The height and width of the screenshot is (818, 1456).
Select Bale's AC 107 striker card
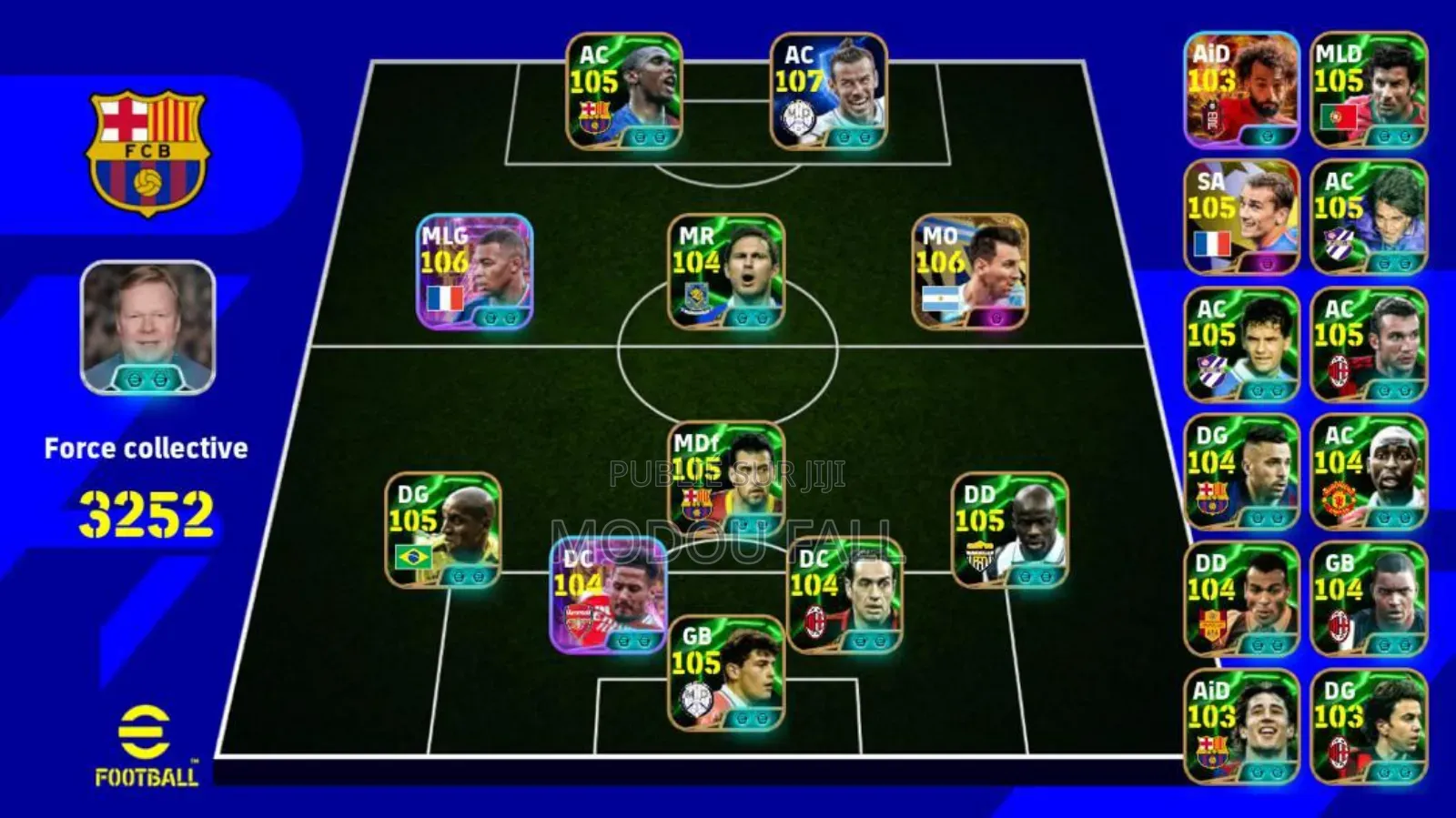(x=828, y=91)
